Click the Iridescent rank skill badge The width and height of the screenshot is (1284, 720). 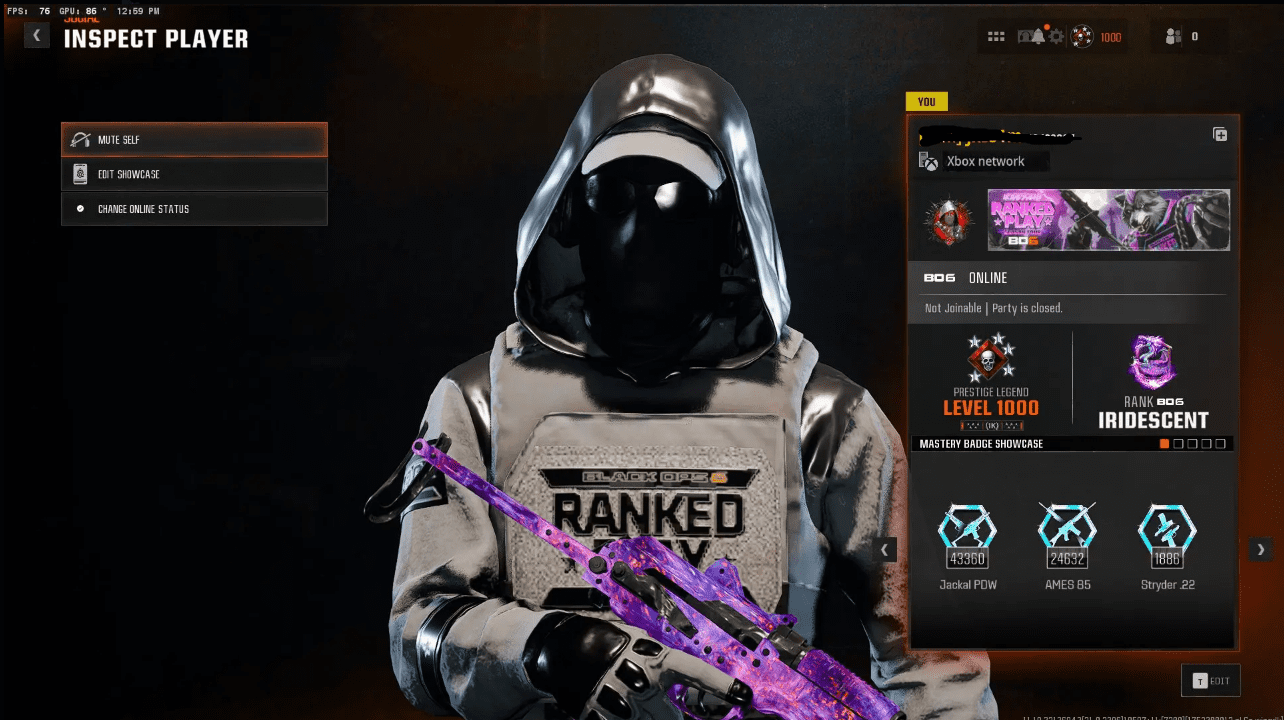(x=1153, y=362)
